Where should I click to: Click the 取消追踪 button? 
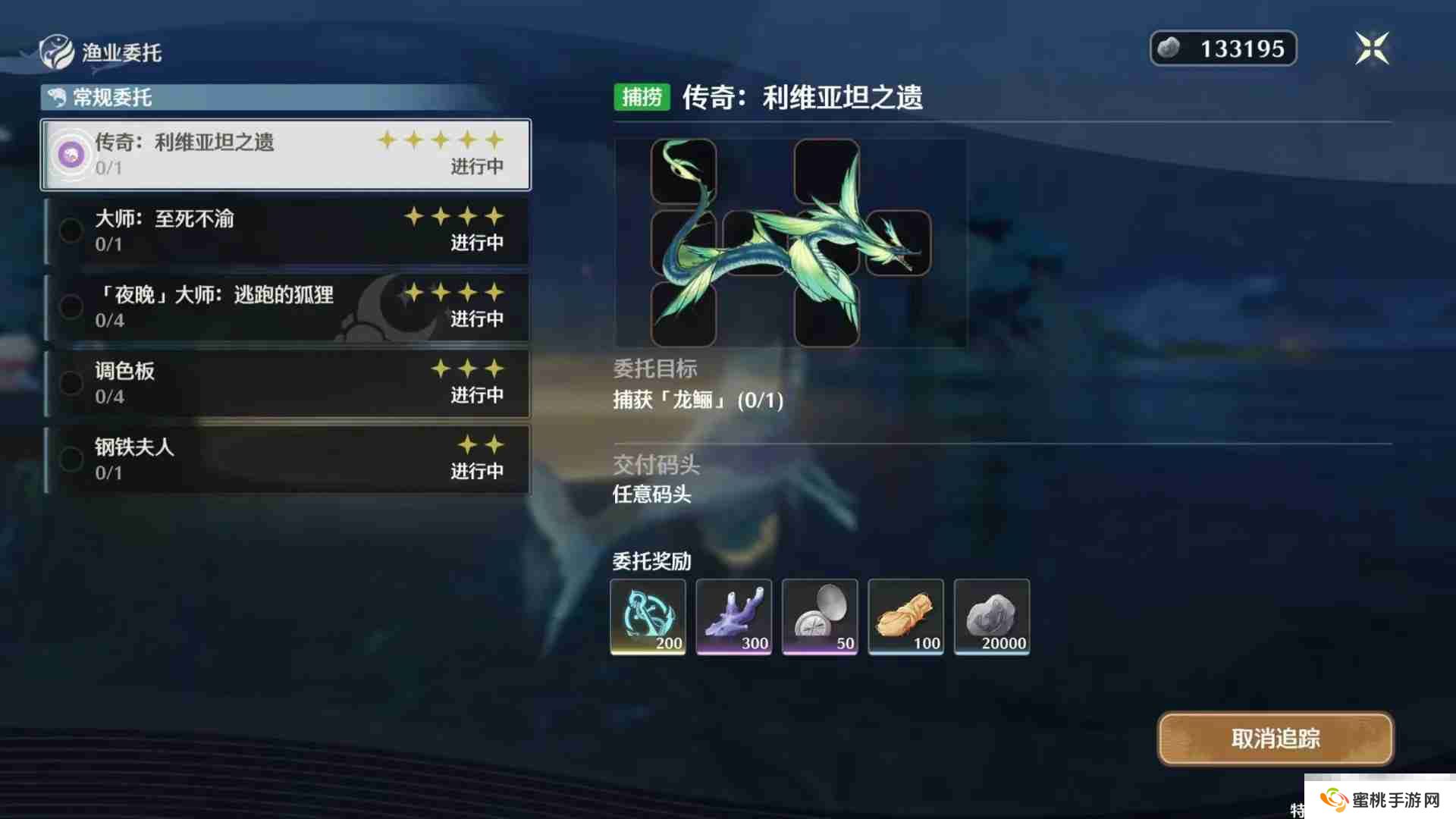pyautogui.click(x=1275, y=738)
